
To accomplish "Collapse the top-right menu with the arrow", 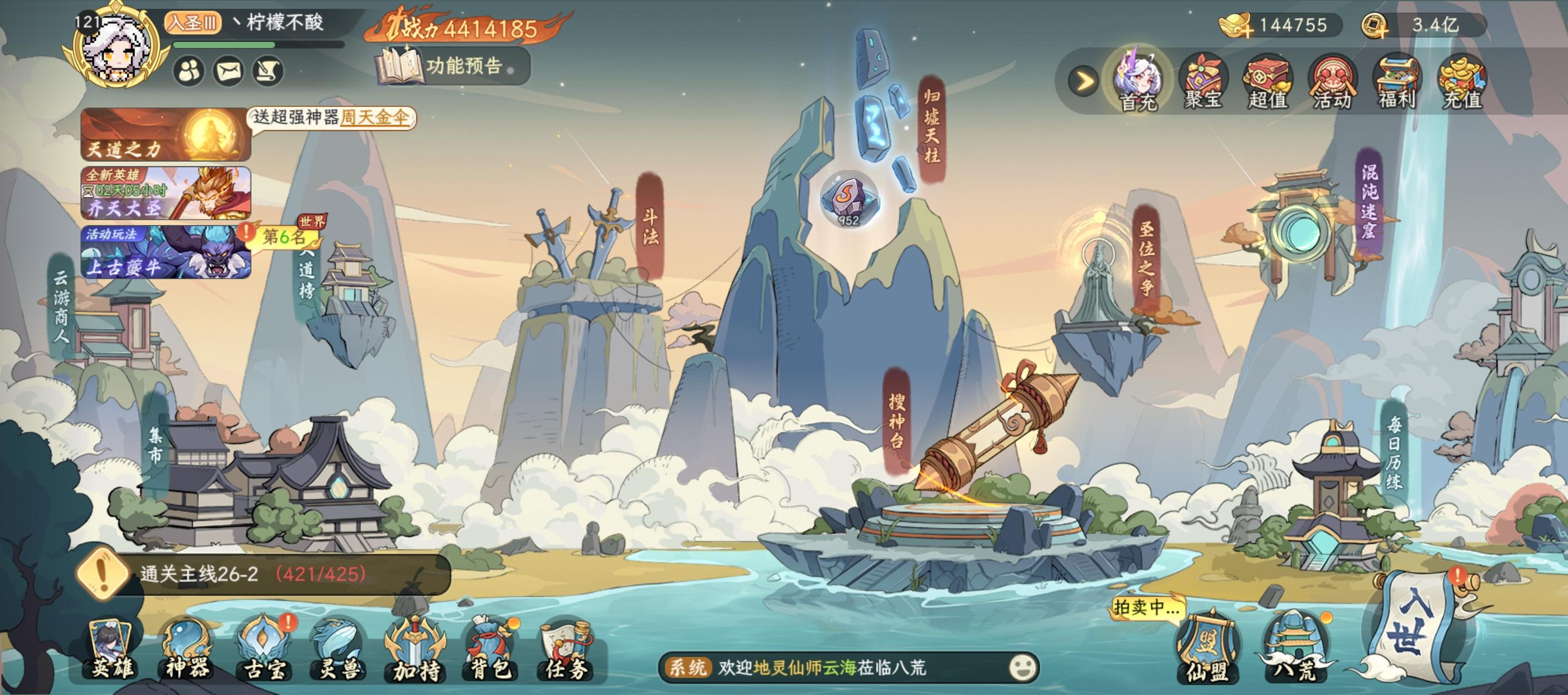I will pyautogui.click(x=1084, y=81).
